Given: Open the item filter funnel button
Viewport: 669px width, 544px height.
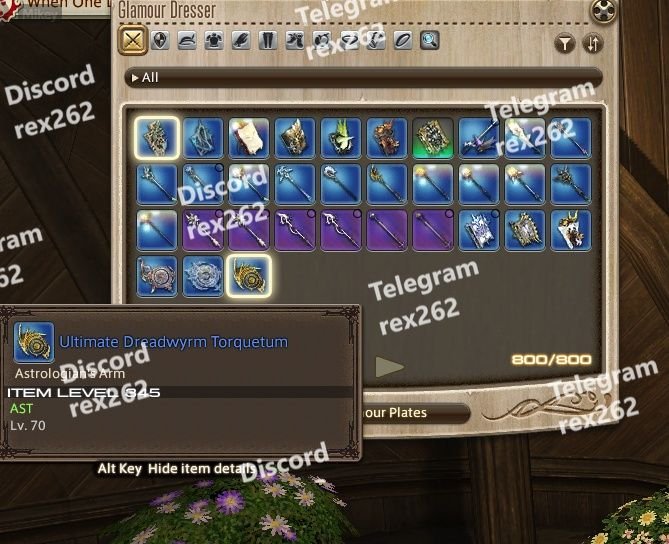Looking at the screenshot, I should point(565,44).
